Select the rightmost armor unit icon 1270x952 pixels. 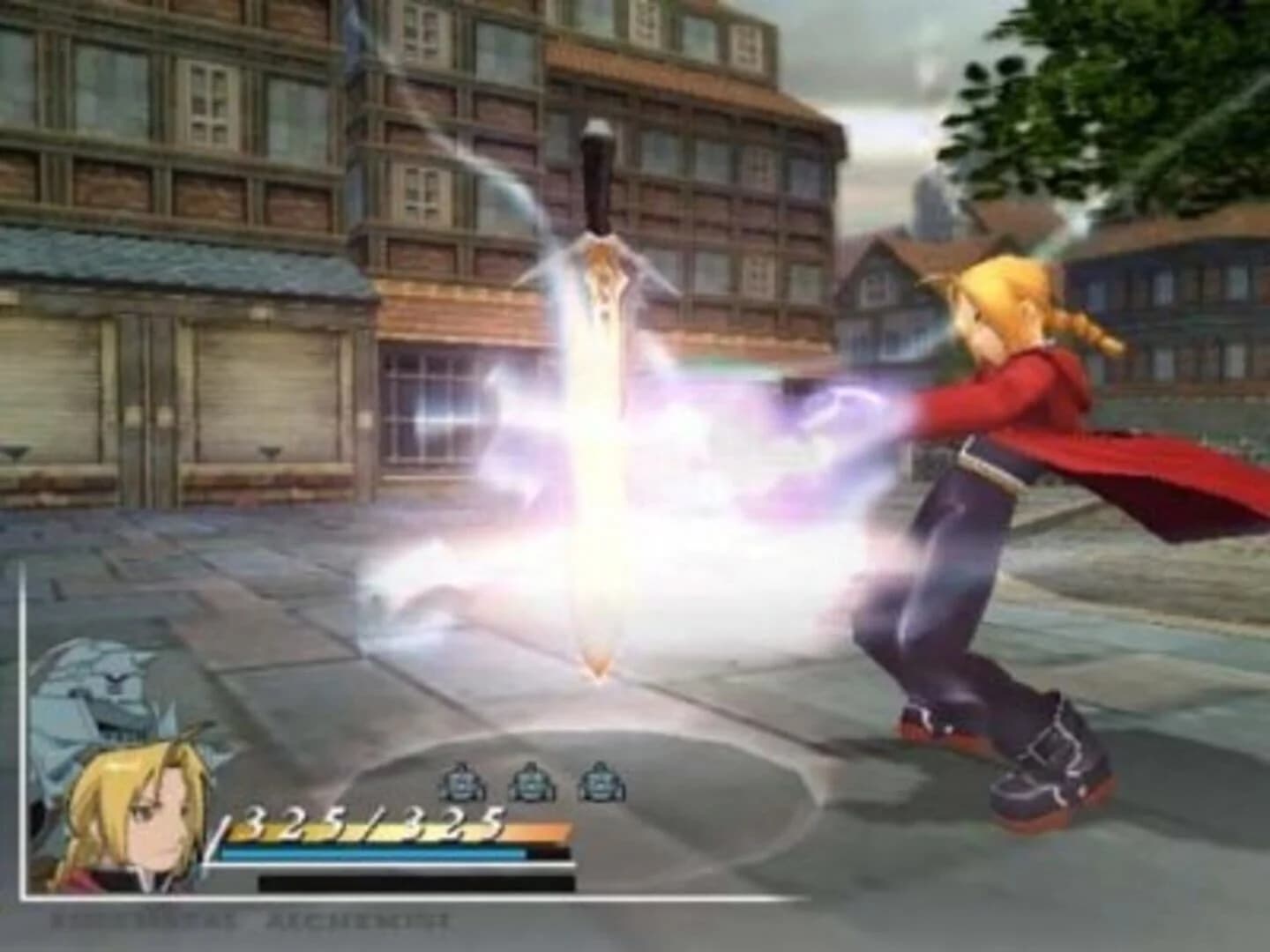[600, 780]
